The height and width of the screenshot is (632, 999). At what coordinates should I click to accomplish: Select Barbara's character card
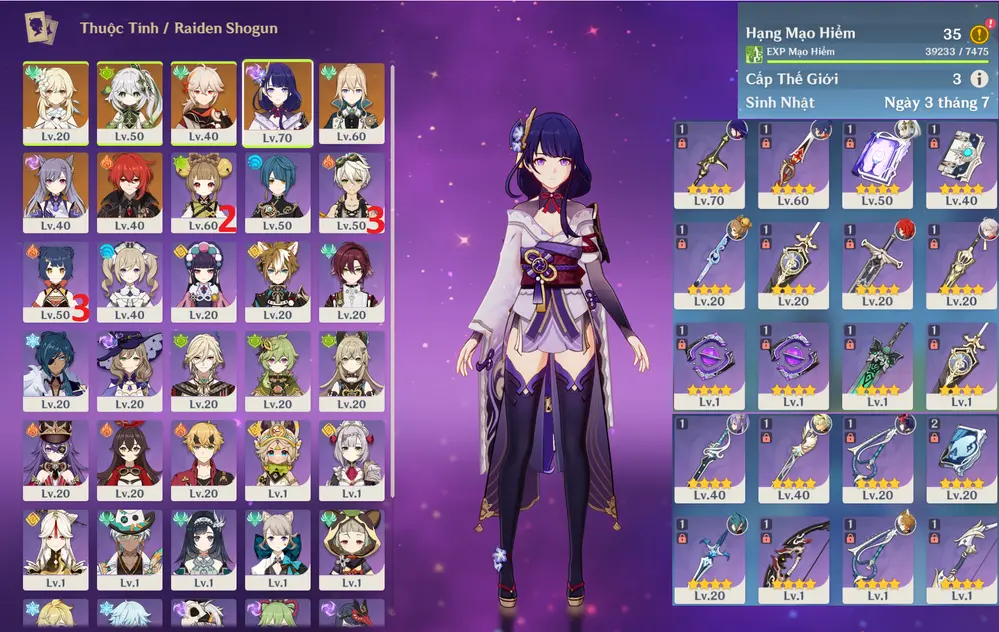pyautogui.click(x=130, y=281)
